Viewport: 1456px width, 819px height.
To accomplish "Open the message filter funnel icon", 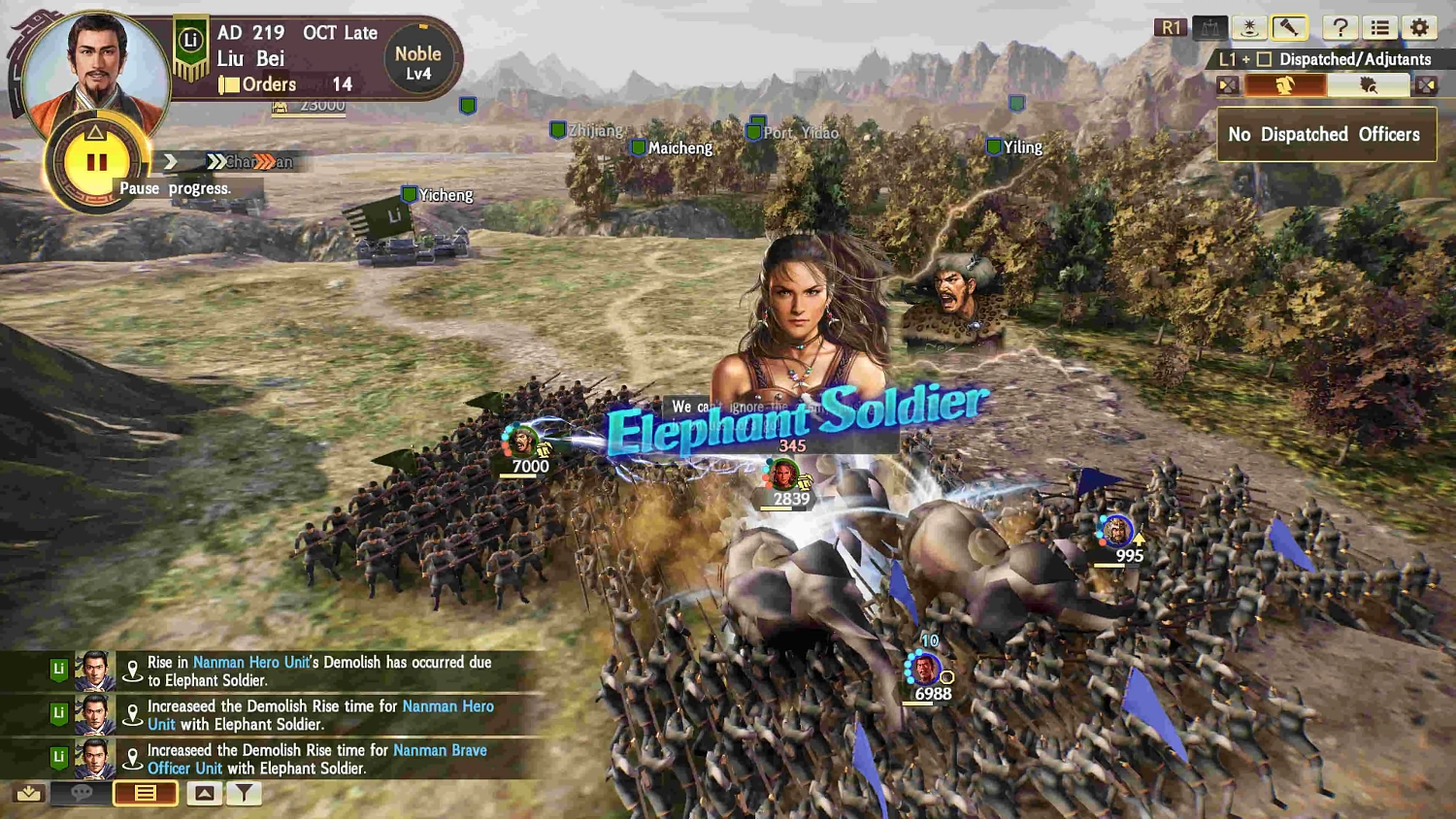I will tap(243, 793).
